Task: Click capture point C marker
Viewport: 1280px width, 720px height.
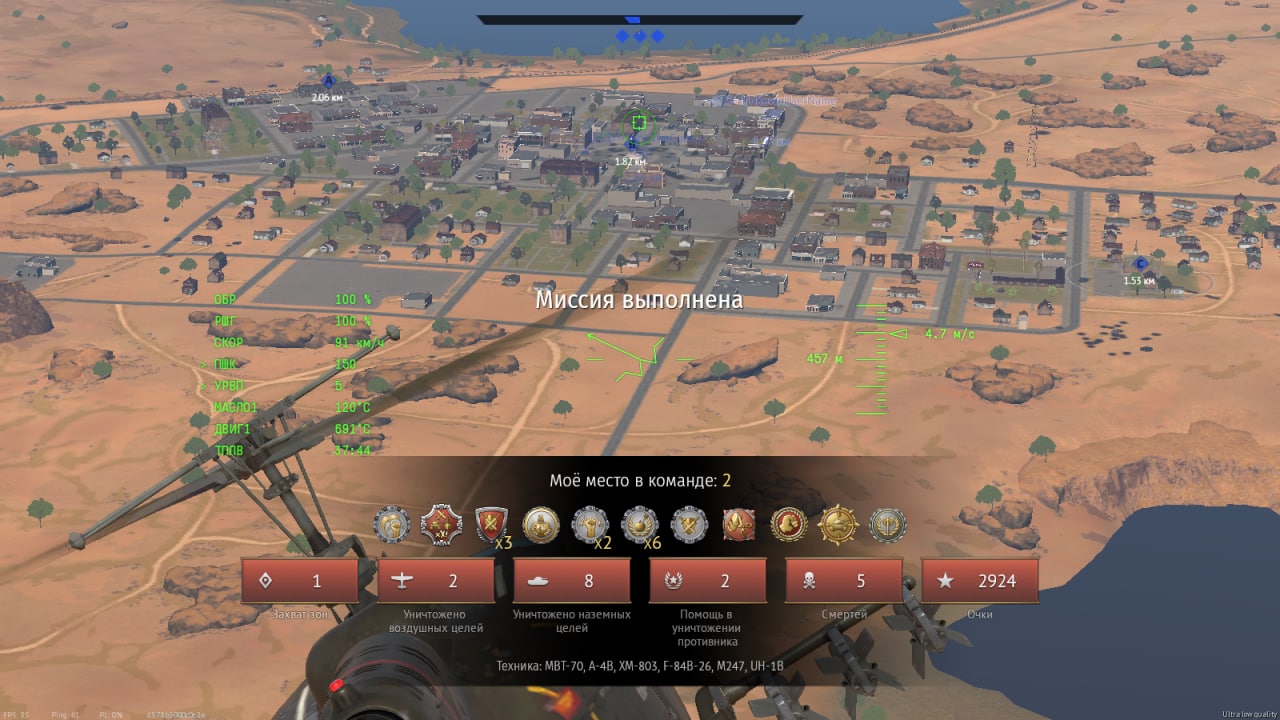Action: [1141, 263]
